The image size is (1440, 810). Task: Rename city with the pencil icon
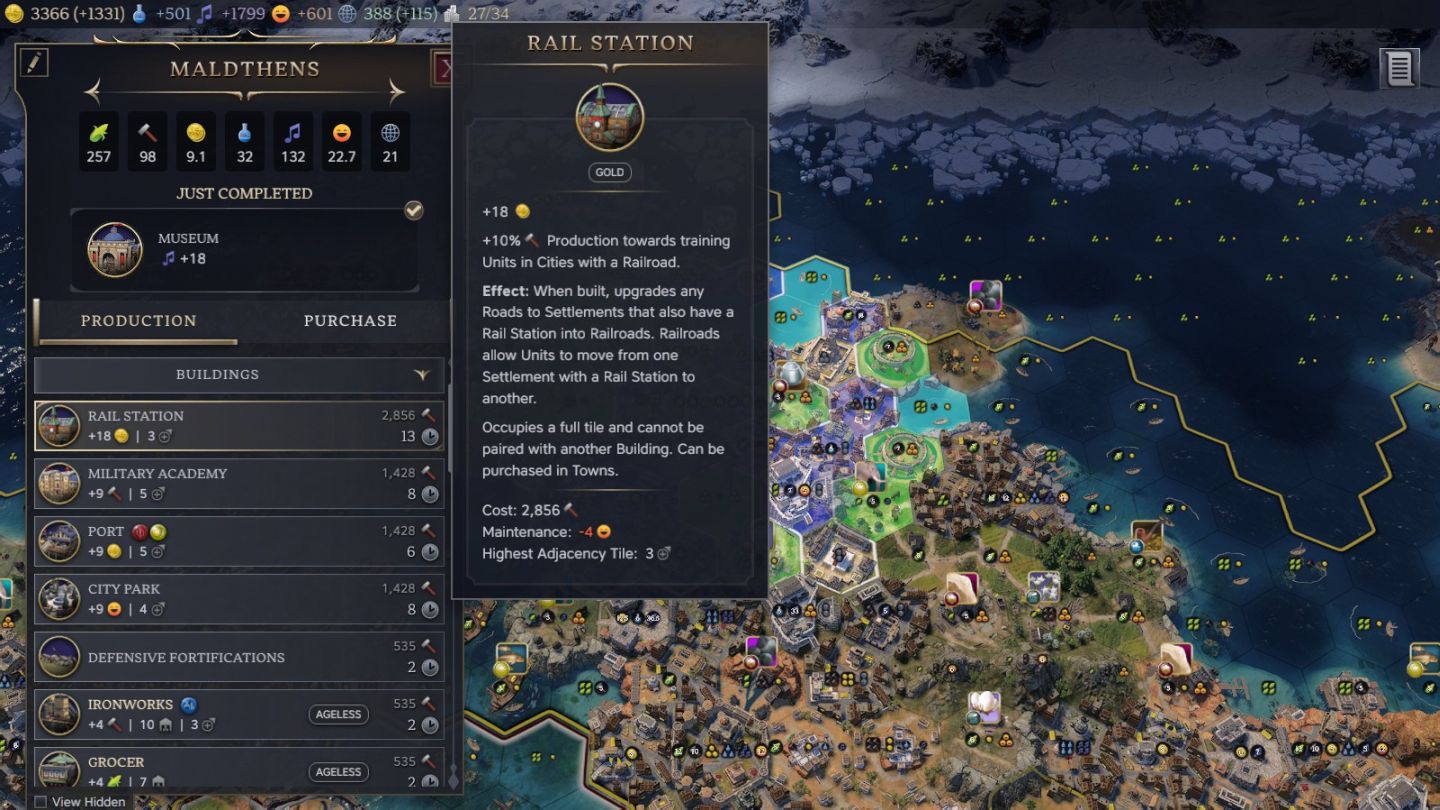tap(33, 63)
